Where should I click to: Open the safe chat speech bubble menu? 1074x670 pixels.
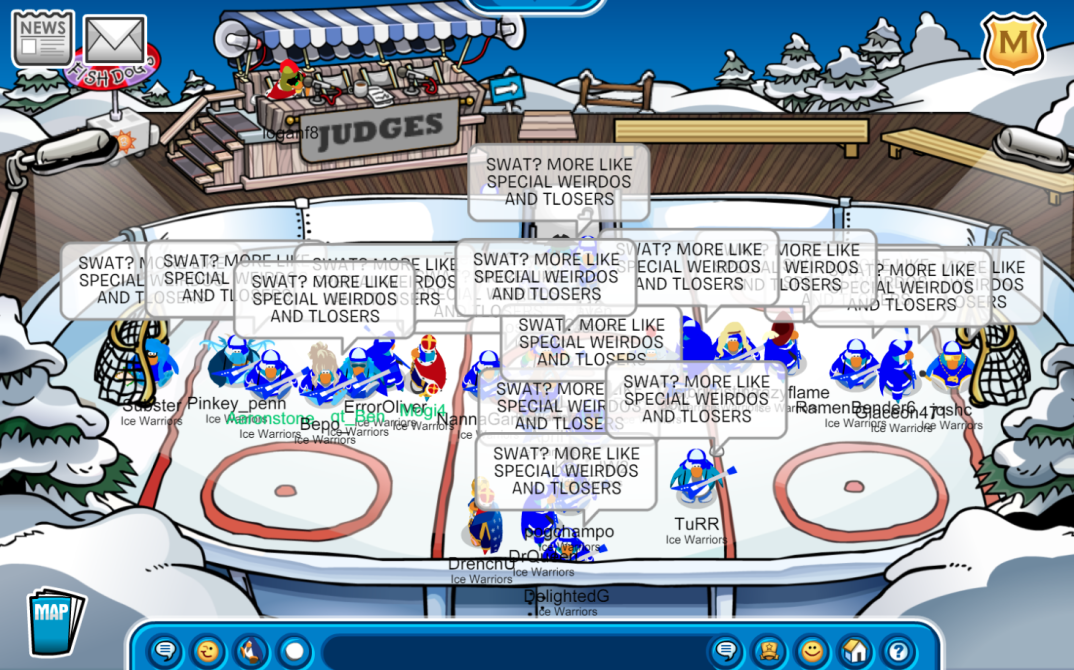166,652
